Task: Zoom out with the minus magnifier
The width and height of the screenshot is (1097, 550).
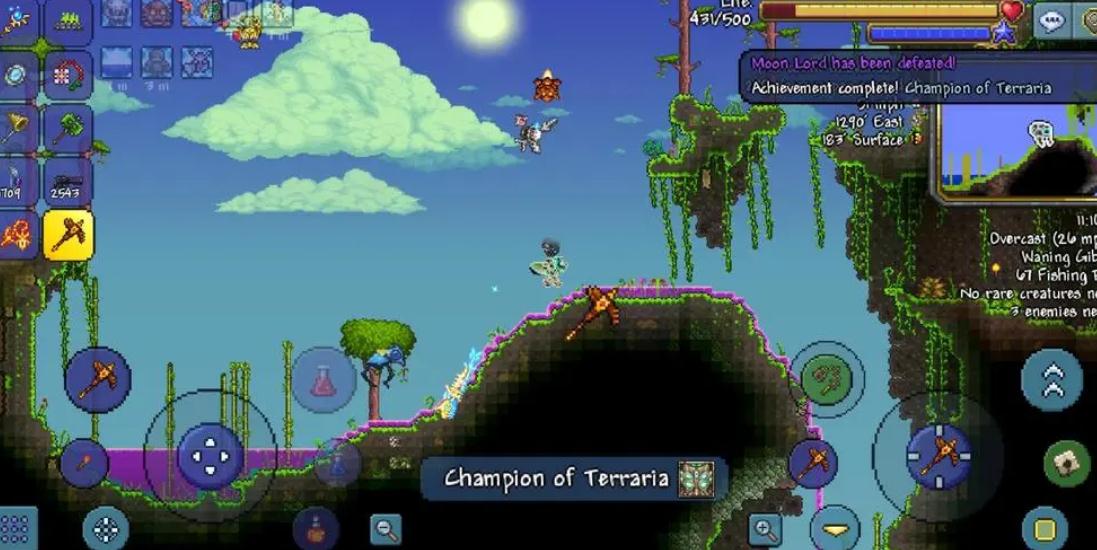Action: click(385, 529)
